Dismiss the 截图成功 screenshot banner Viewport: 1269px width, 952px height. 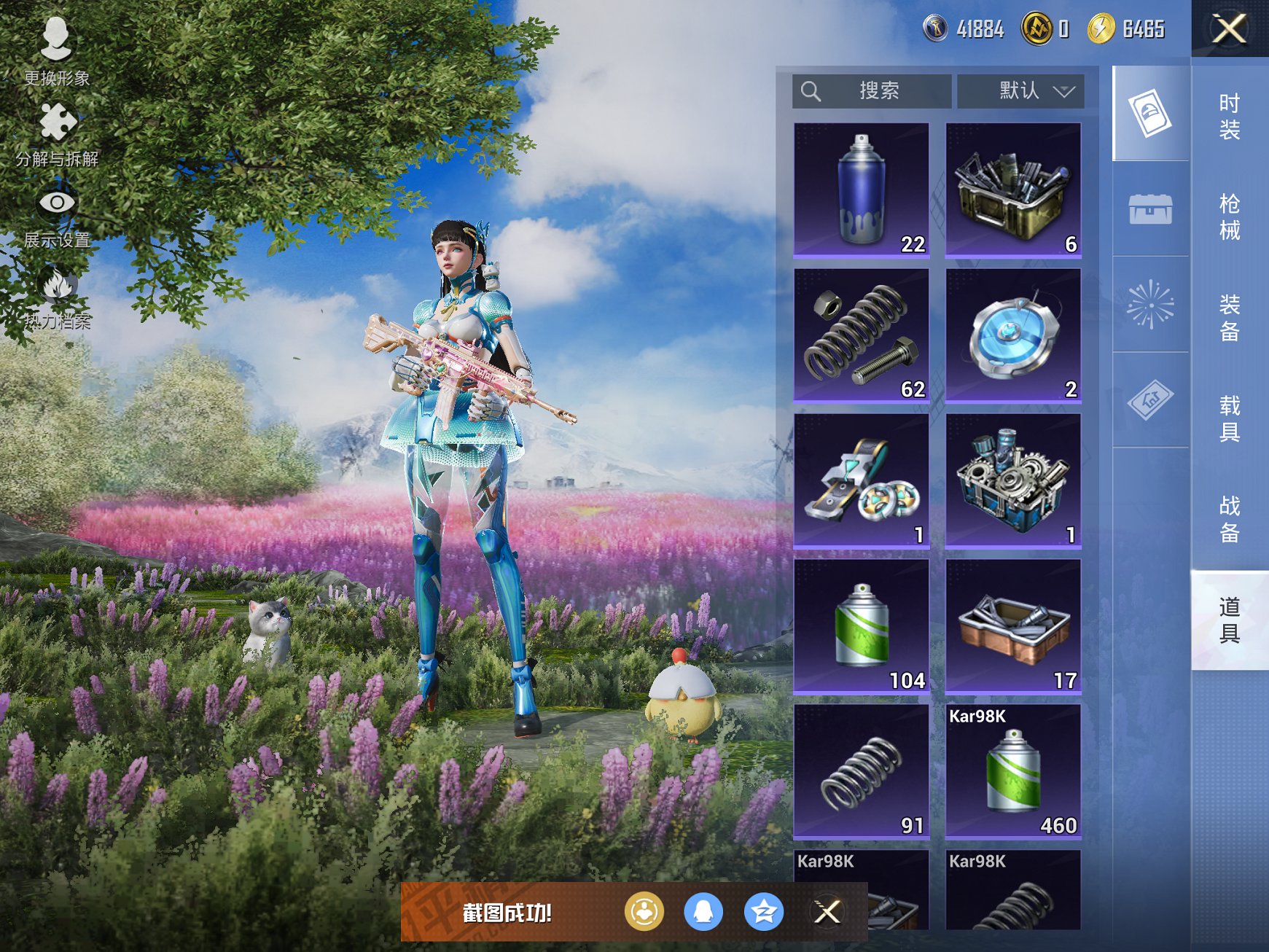tap(827, 912)
